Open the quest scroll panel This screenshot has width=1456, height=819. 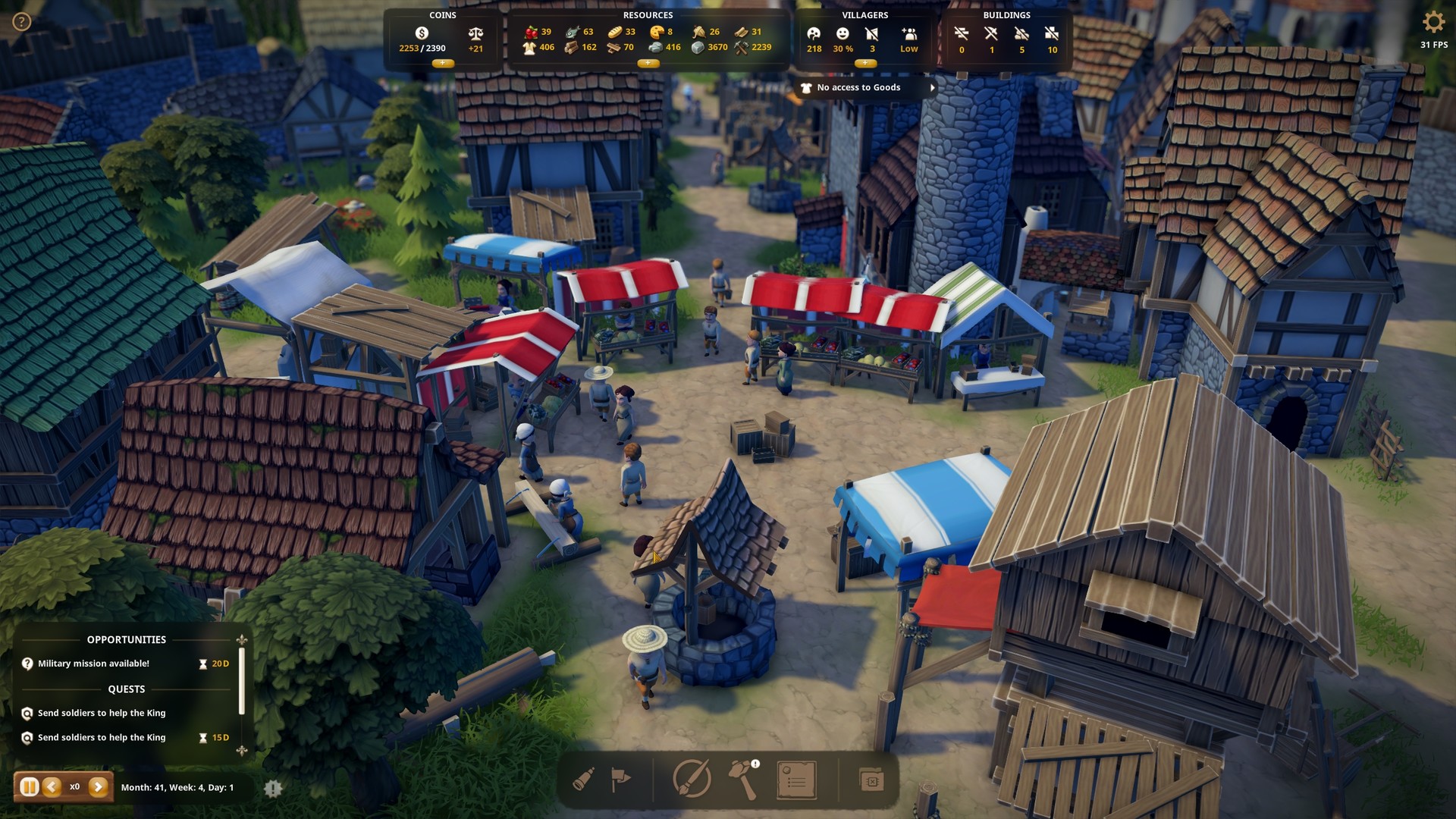click(x=796, y=780)
